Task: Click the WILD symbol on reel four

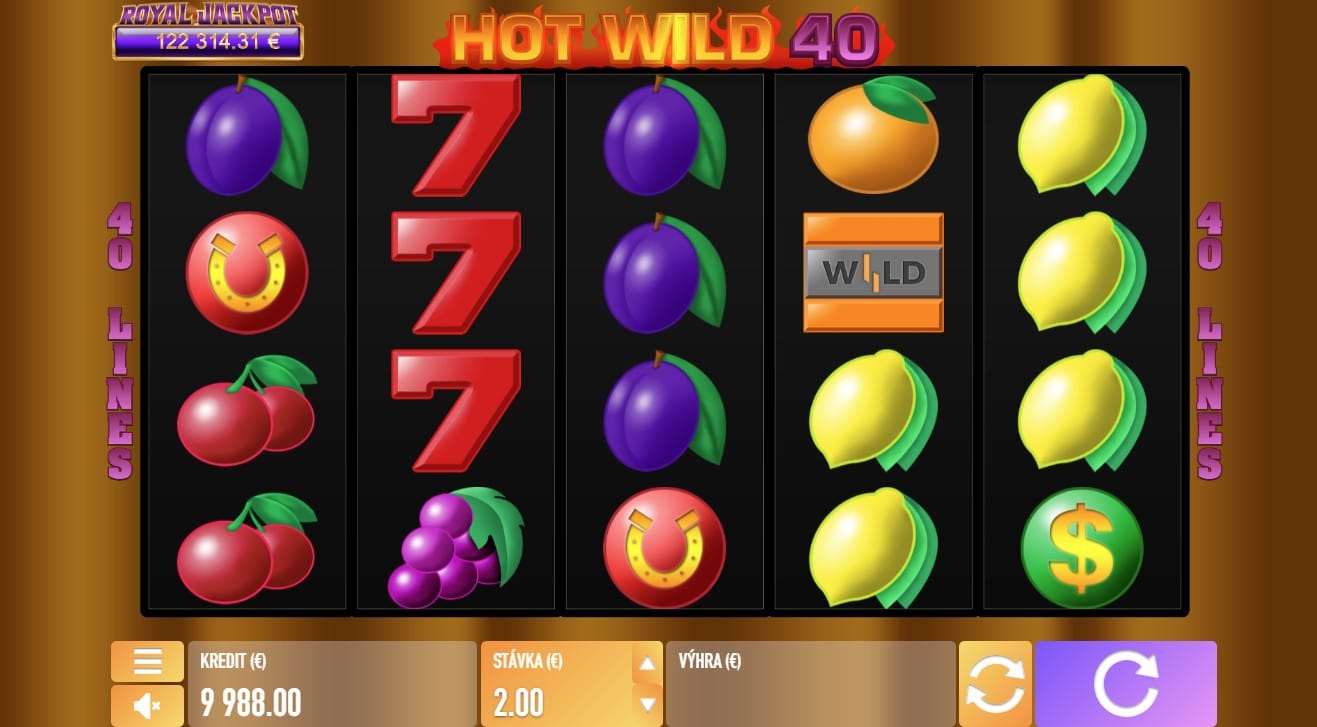Action: click(x=872, y=272)
